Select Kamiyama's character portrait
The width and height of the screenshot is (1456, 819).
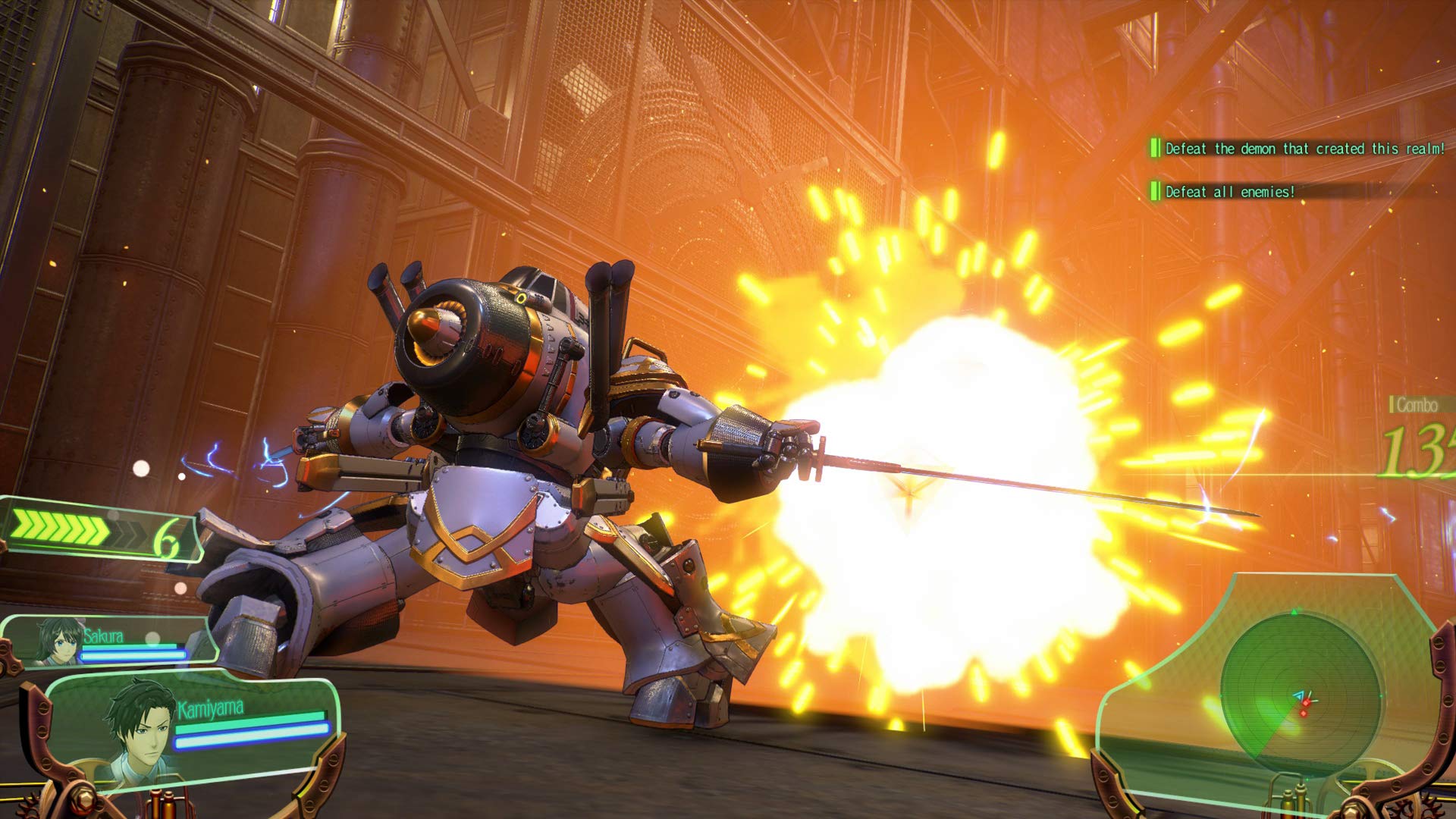[x=141, y=732]
